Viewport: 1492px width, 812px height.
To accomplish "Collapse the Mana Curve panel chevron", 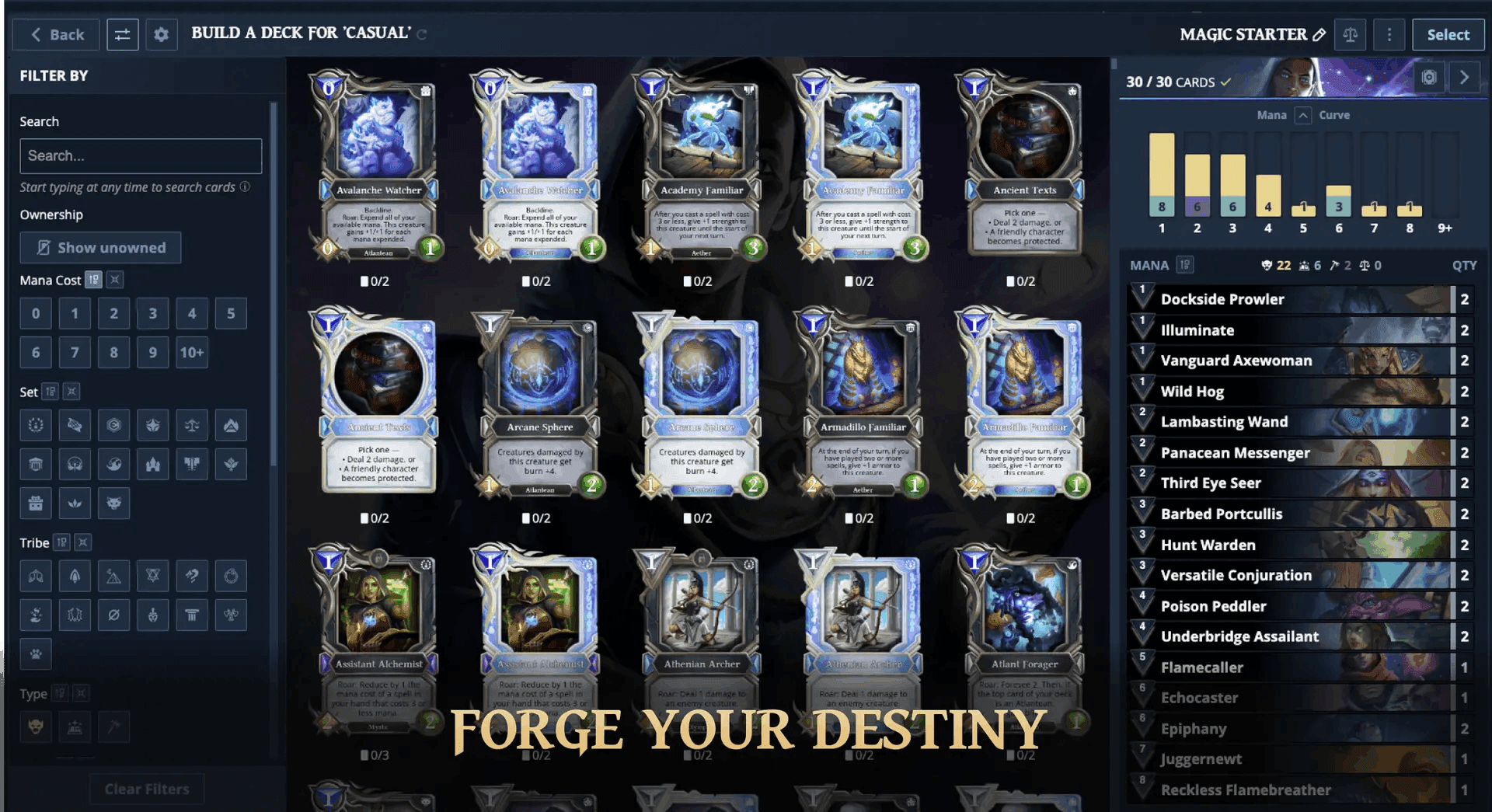I will (1302, 114).
